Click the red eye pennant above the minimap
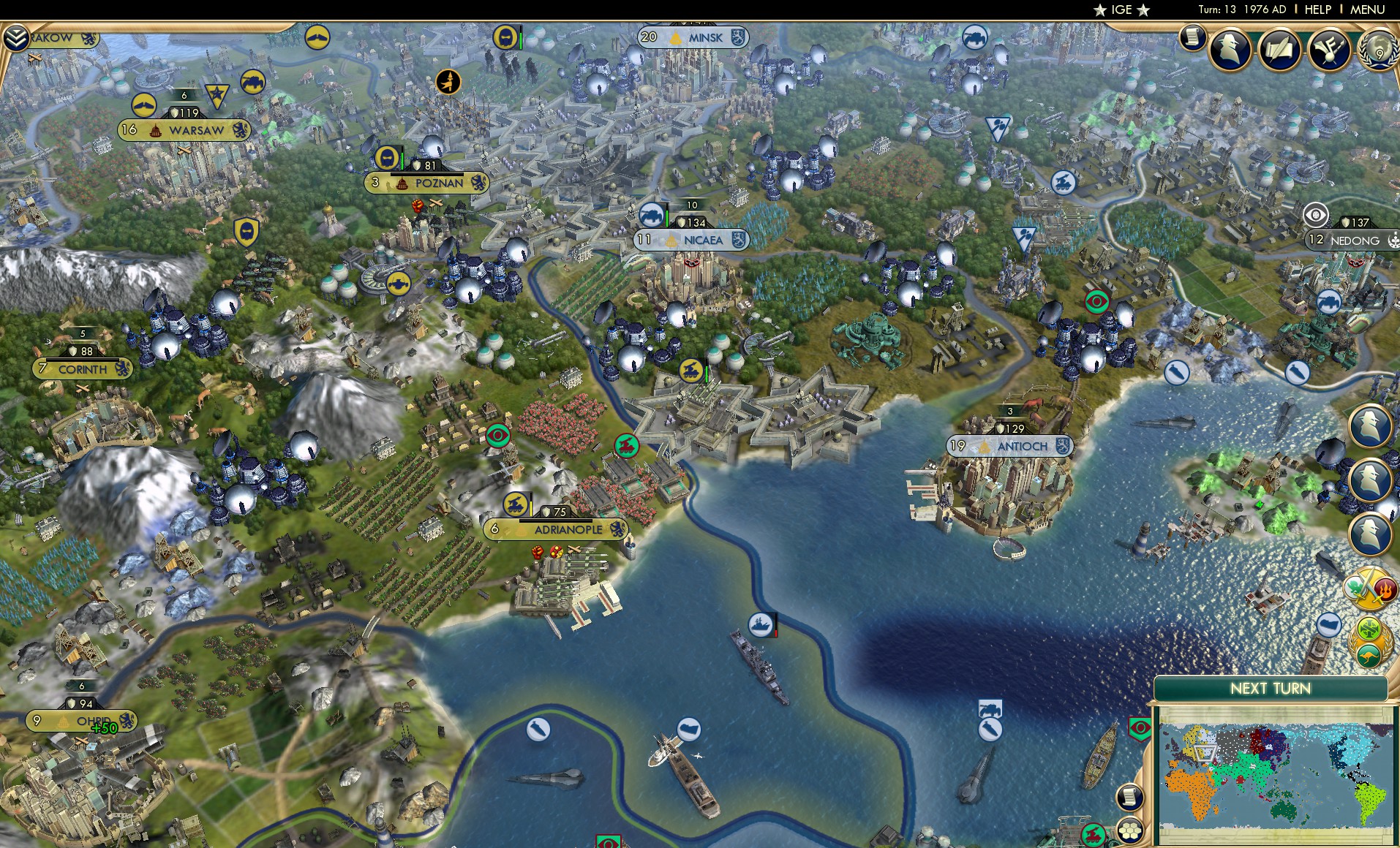Image resolution: width=1400 pixels, height=848 pixels. pos(1140,728)
